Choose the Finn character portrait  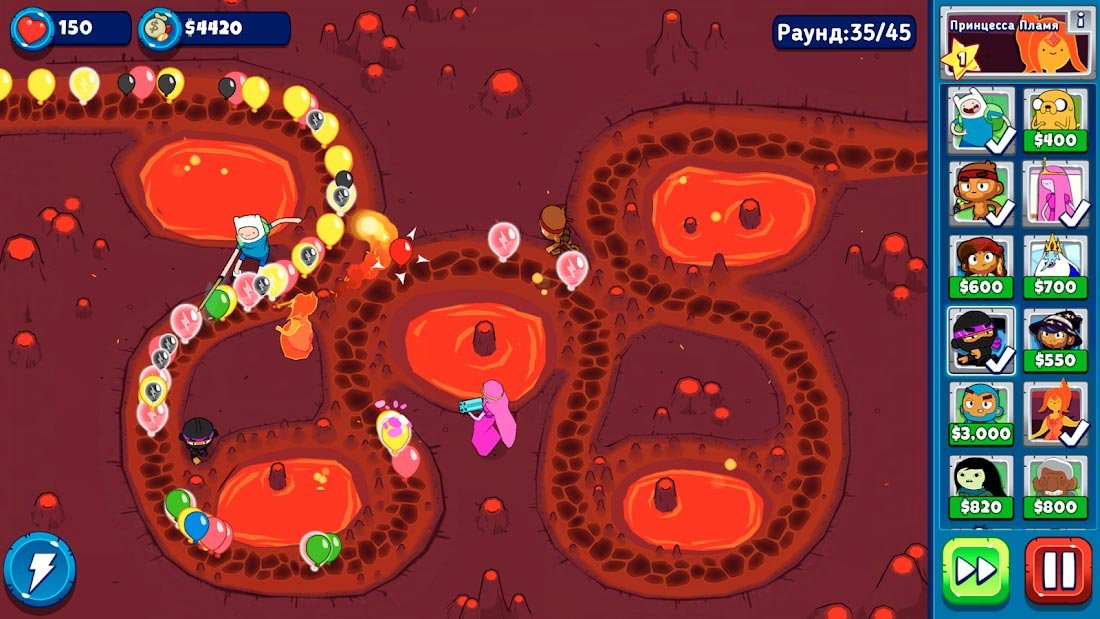[981, 120]
